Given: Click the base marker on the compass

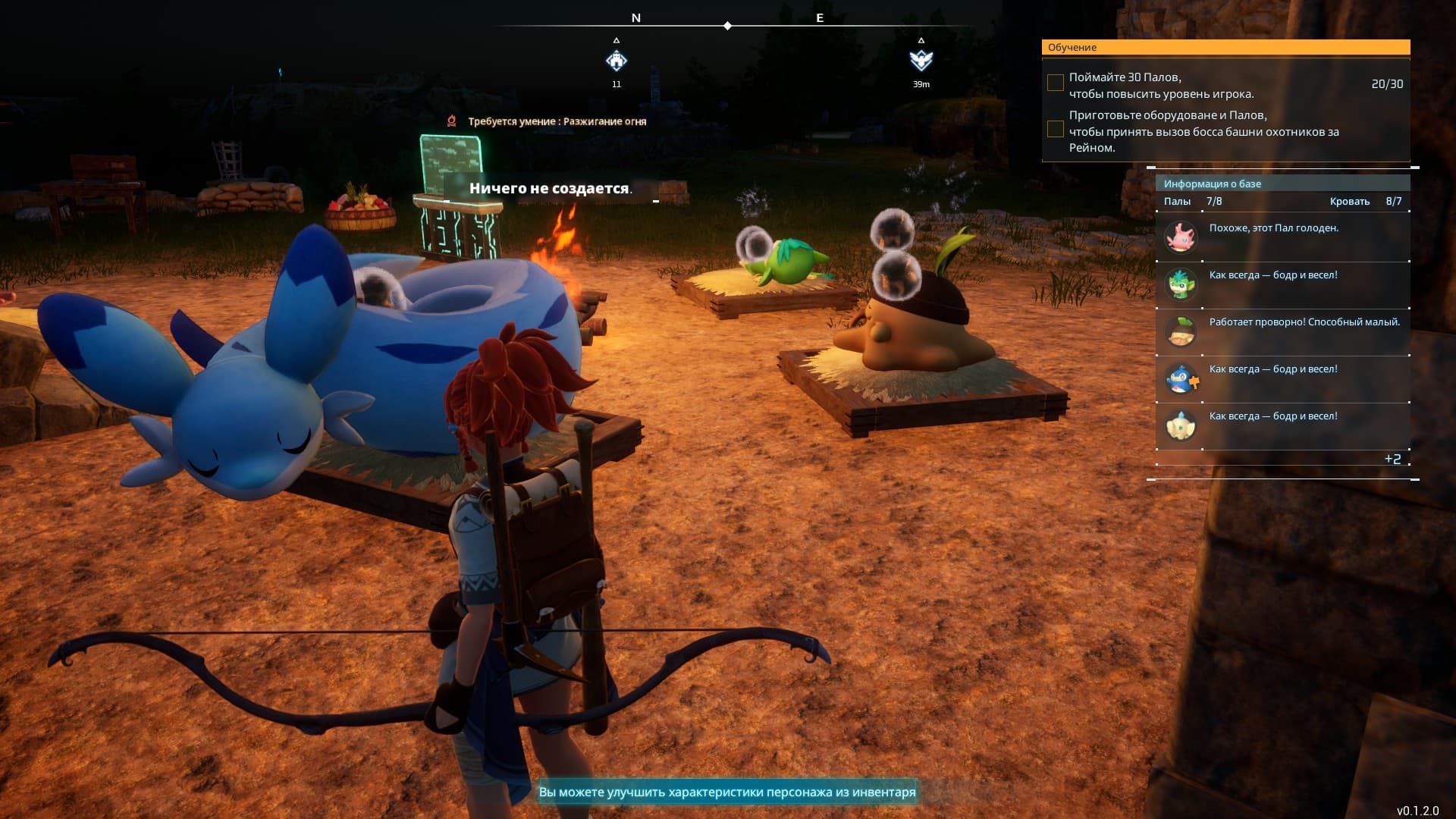Looking at the screenshot, I should (x=617, y=61).
